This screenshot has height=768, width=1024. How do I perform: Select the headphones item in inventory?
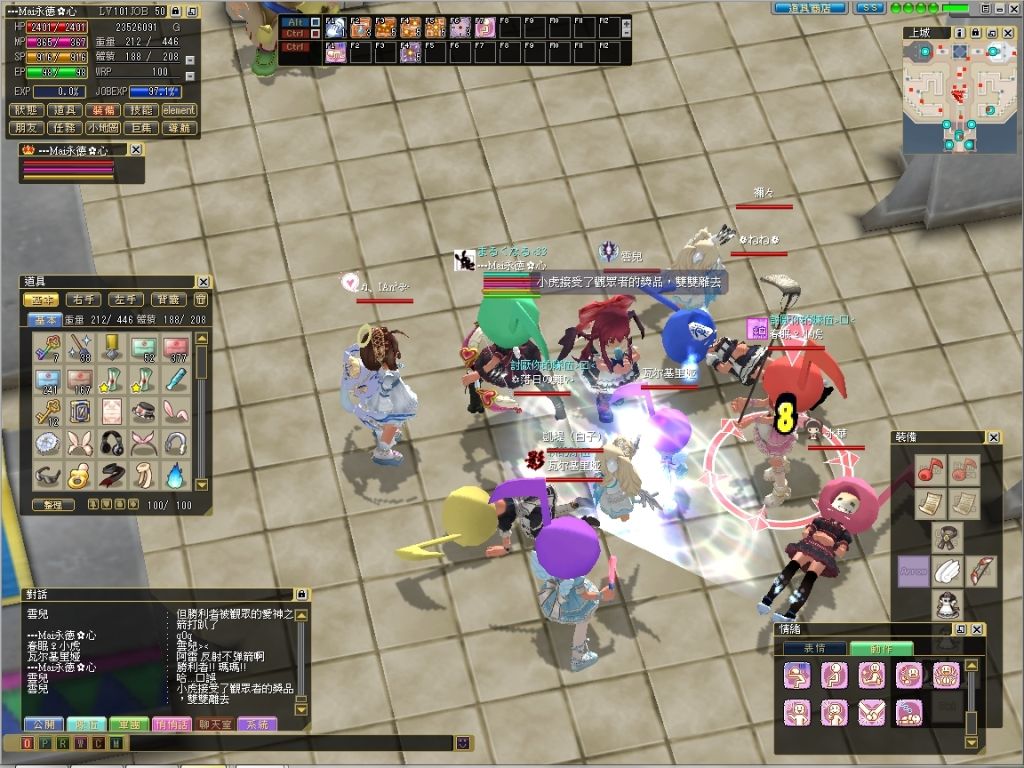[112, 443]
